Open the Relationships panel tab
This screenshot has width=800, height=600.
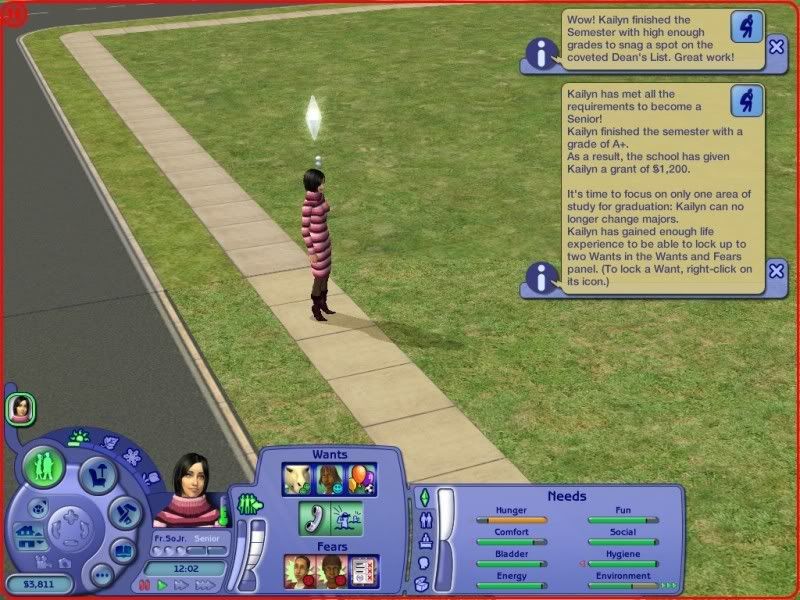coord(424,520)
